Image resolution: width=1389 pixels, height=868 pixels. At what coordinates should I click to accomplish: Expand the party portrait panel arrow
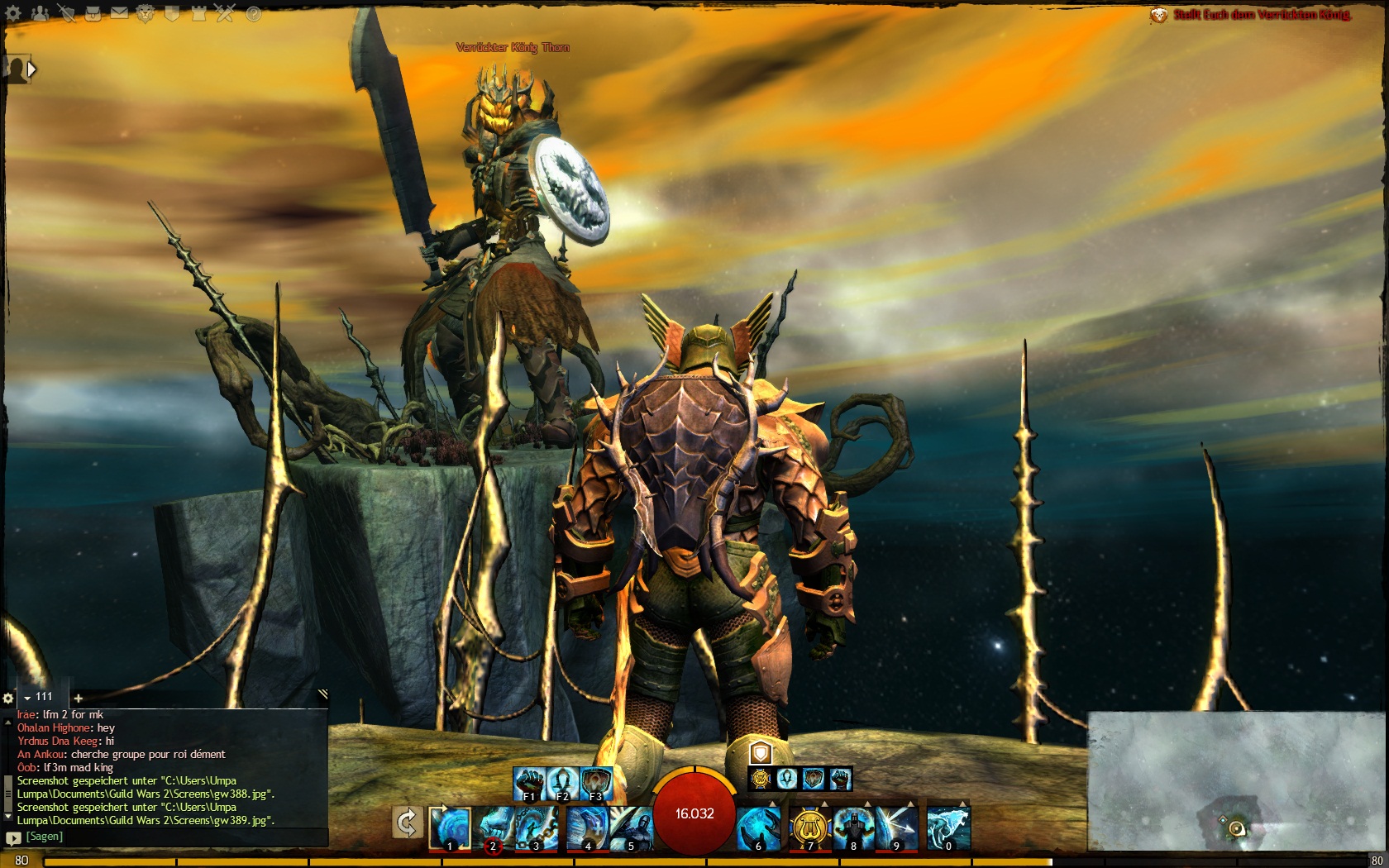point(31,69)
